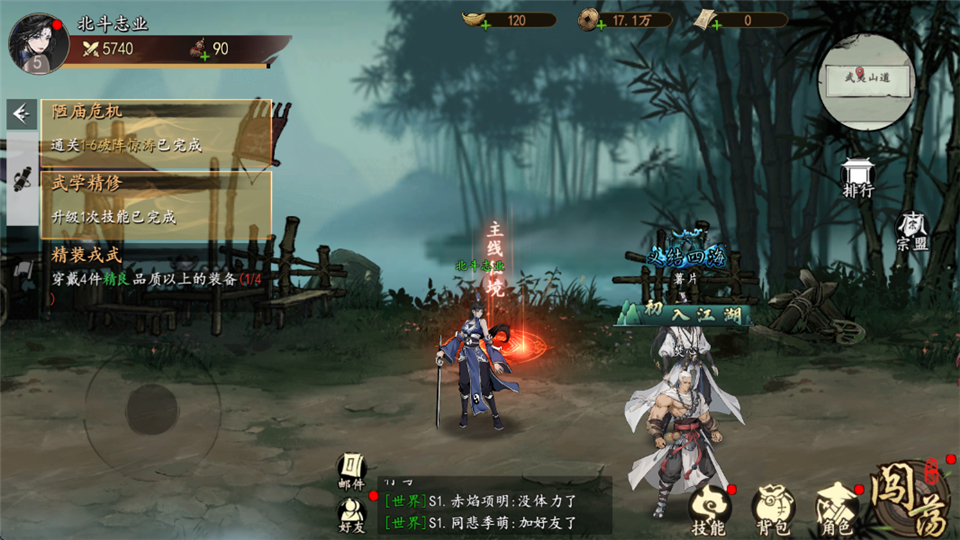
Task: Open the 排行 ranking board
Action: tap(858, 176)
